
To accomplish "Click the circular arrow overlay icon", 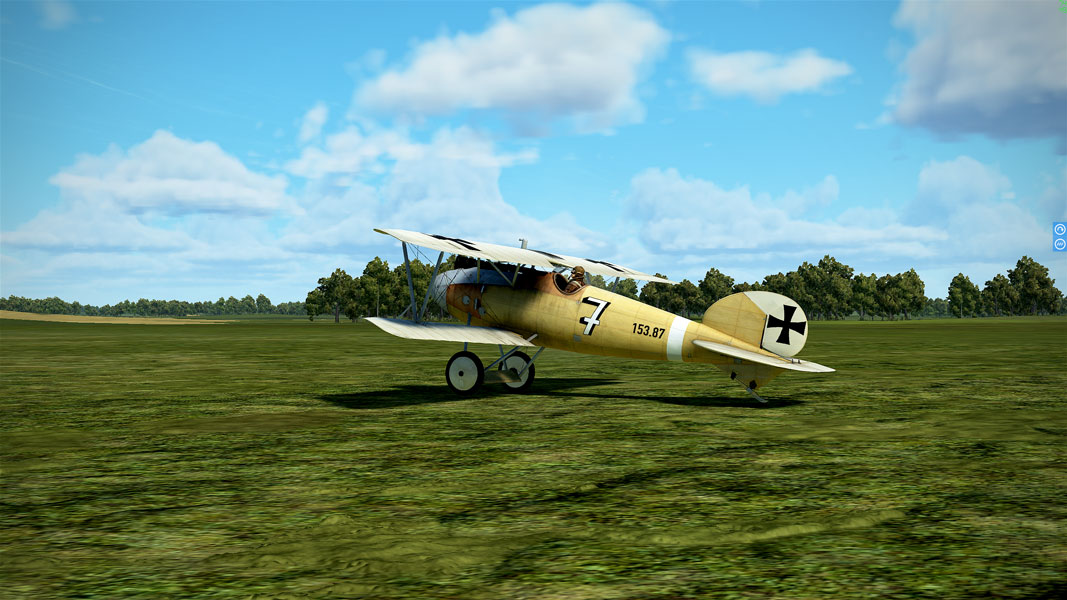I will click(x=1060, y=229).
